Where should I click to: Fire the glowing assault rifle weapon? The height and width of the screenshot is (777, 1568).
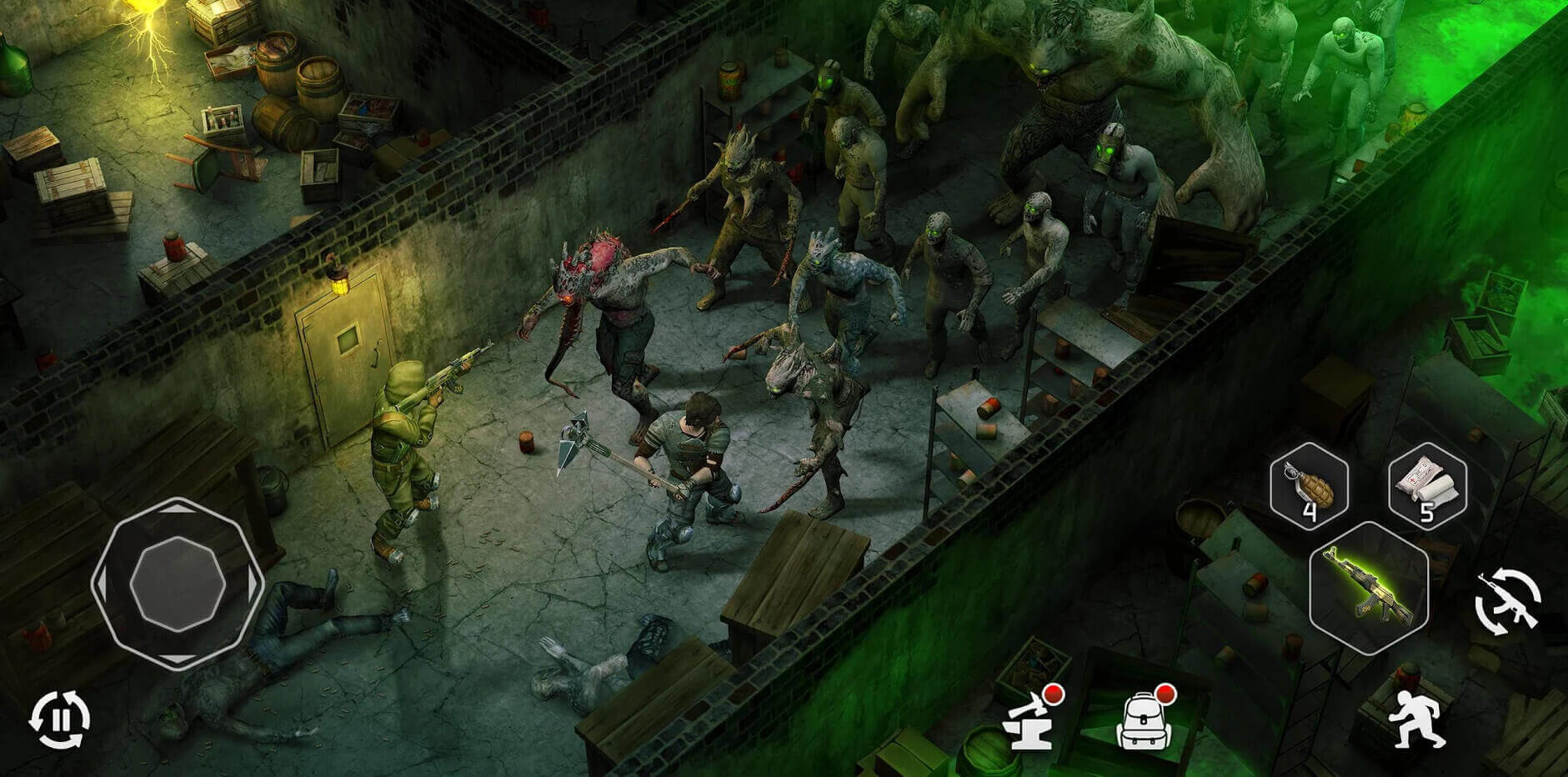pyautogui.click(x=1368, y=586)
